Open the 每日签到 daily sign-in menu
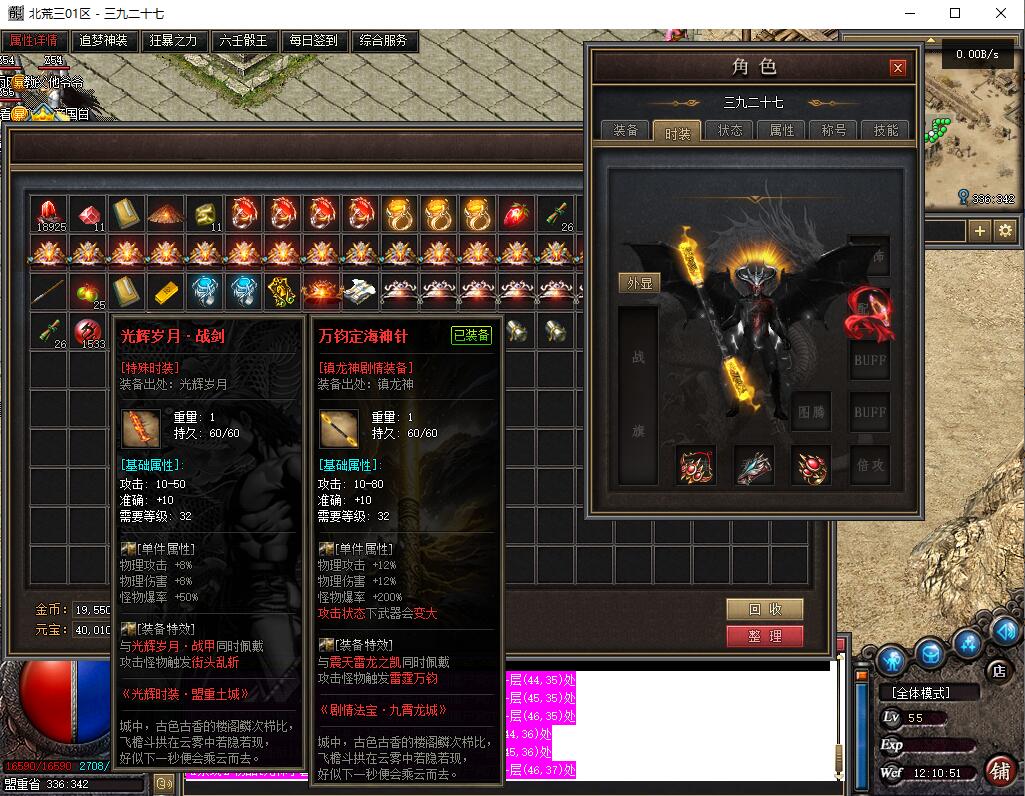Image resolution: width=1025 pixels, height=796 pixels. coord(313,41)
